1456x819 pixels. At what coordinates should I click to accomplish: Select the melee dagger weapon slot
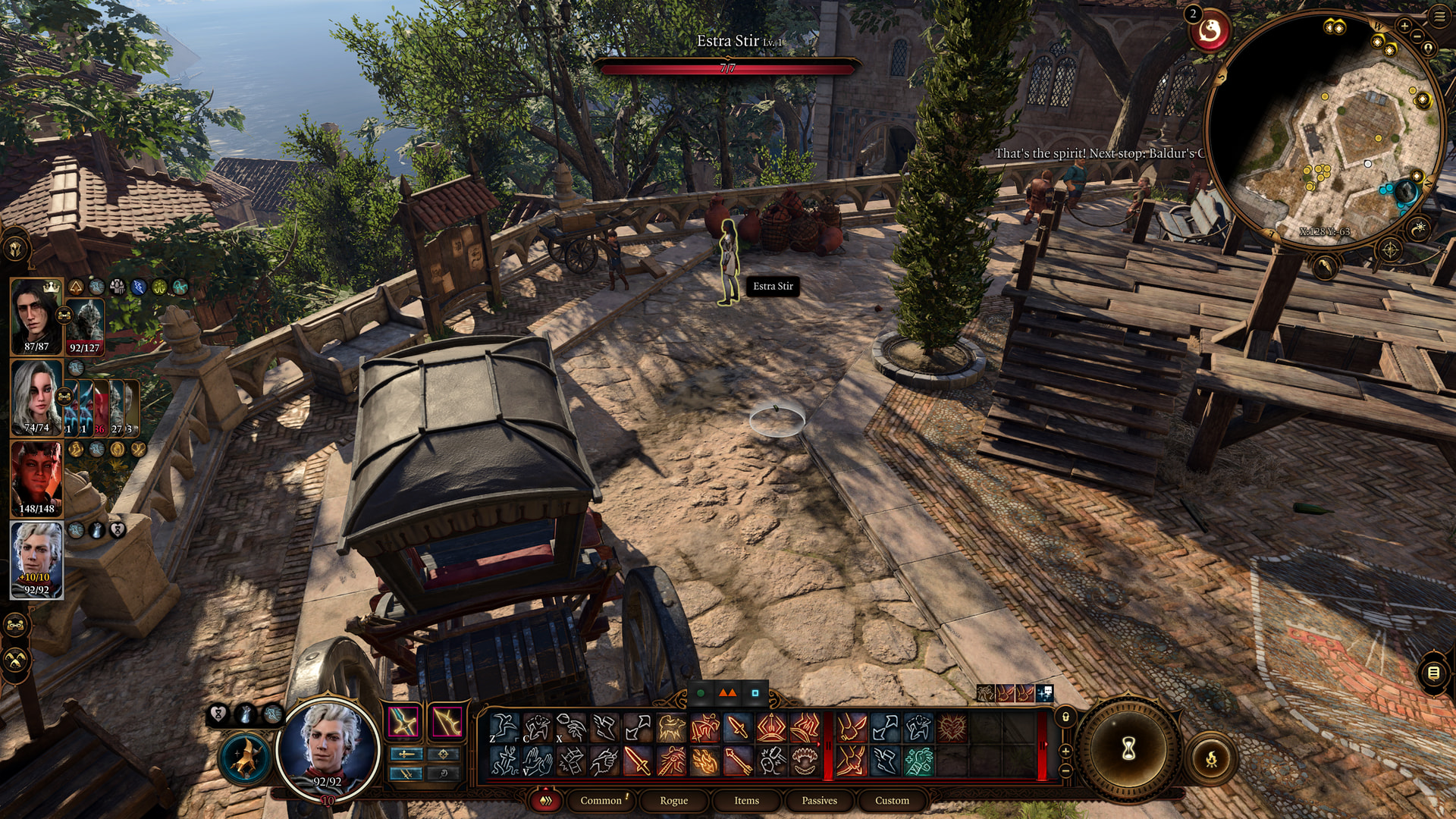[x=404, y=721]
